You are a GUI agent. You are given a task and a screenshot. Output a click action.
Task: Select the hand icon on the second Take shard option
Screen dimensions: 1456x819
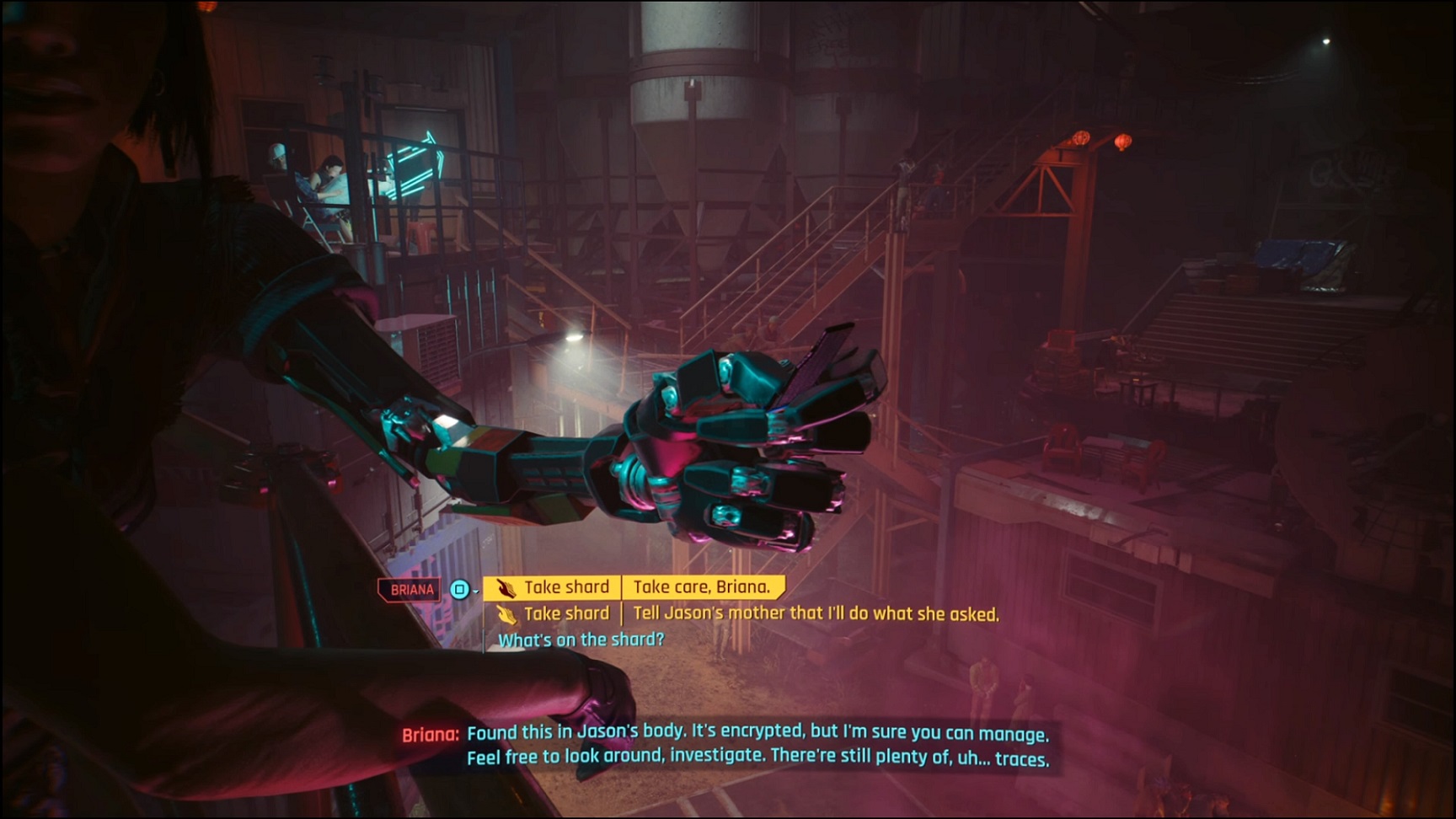tap(508, 613)
